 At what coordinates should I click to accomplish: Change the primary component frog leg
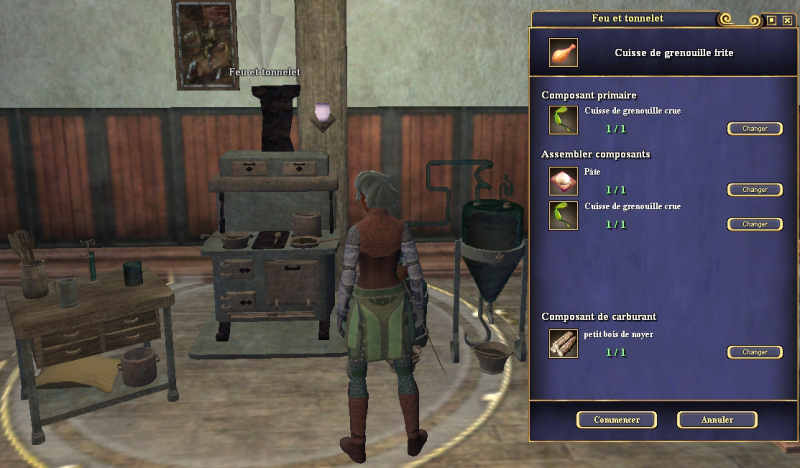click(x=754, y=129)
